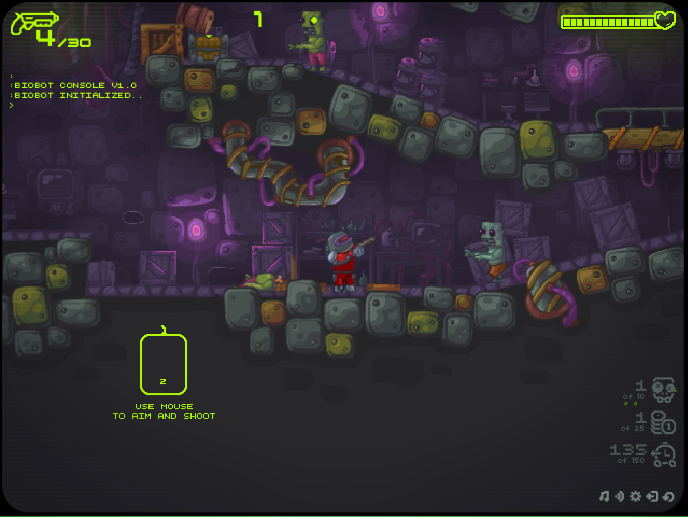The width and height of the screenshot is (688, 517).
Task: Toggle the sound effects speaker icon
Action: (x=619, y=496)
